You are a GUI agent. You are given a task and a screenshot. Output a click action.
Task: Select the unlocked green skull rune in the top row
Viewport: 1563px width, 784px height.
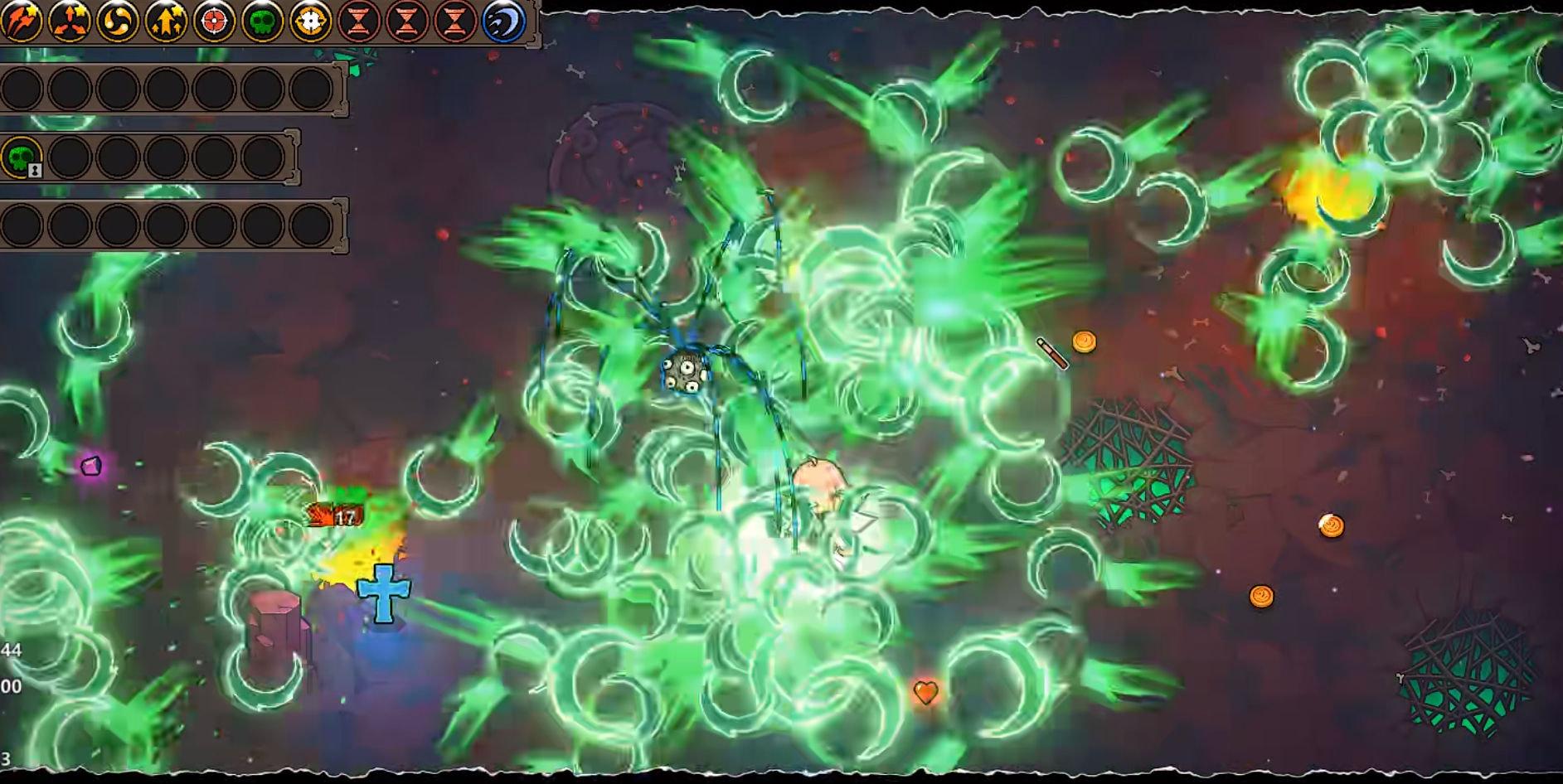tap(262, 21)
